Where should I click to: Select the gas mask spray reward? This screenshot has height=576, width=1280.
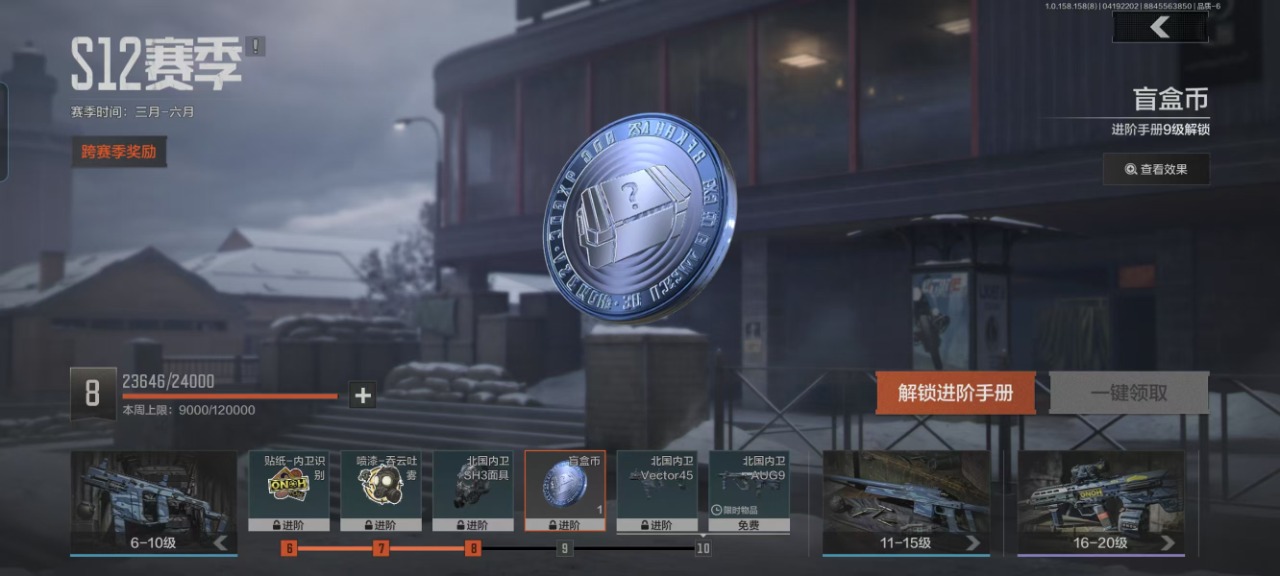[x=380, y=490]
